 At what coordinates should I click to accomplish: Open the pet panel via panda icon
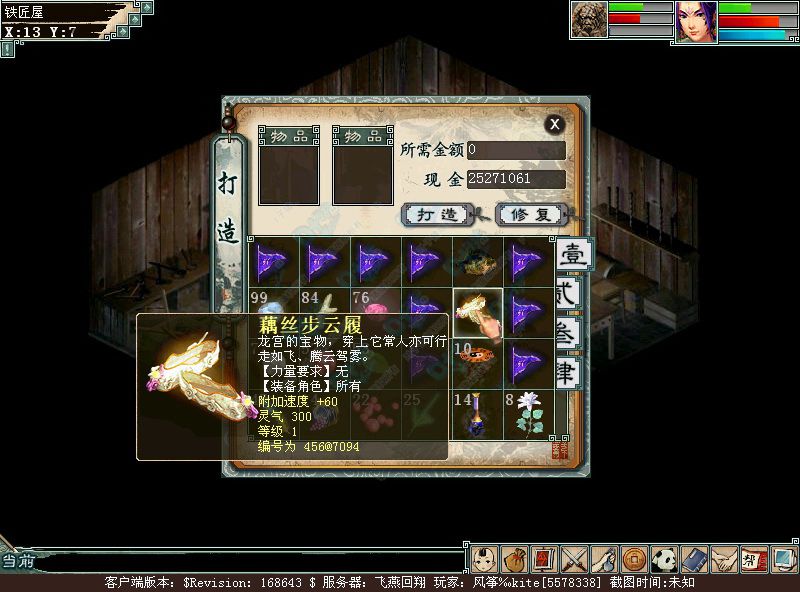664,558
